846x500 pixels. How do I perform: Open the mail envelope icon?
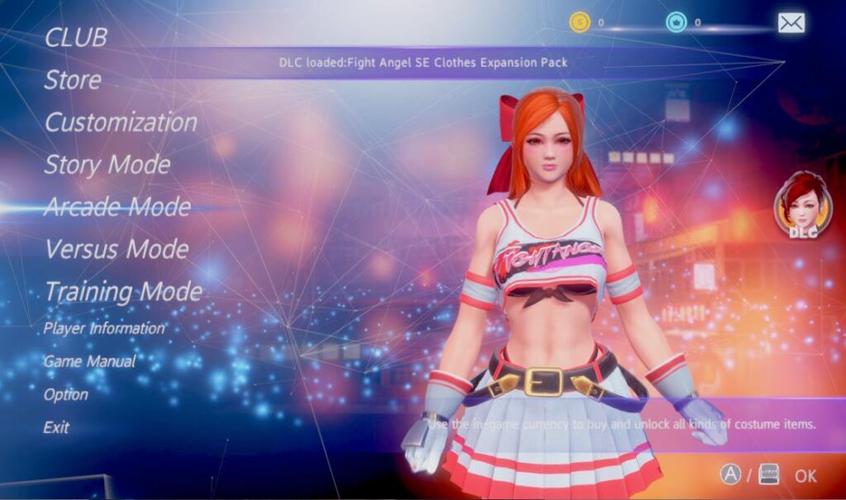(791, 22)
